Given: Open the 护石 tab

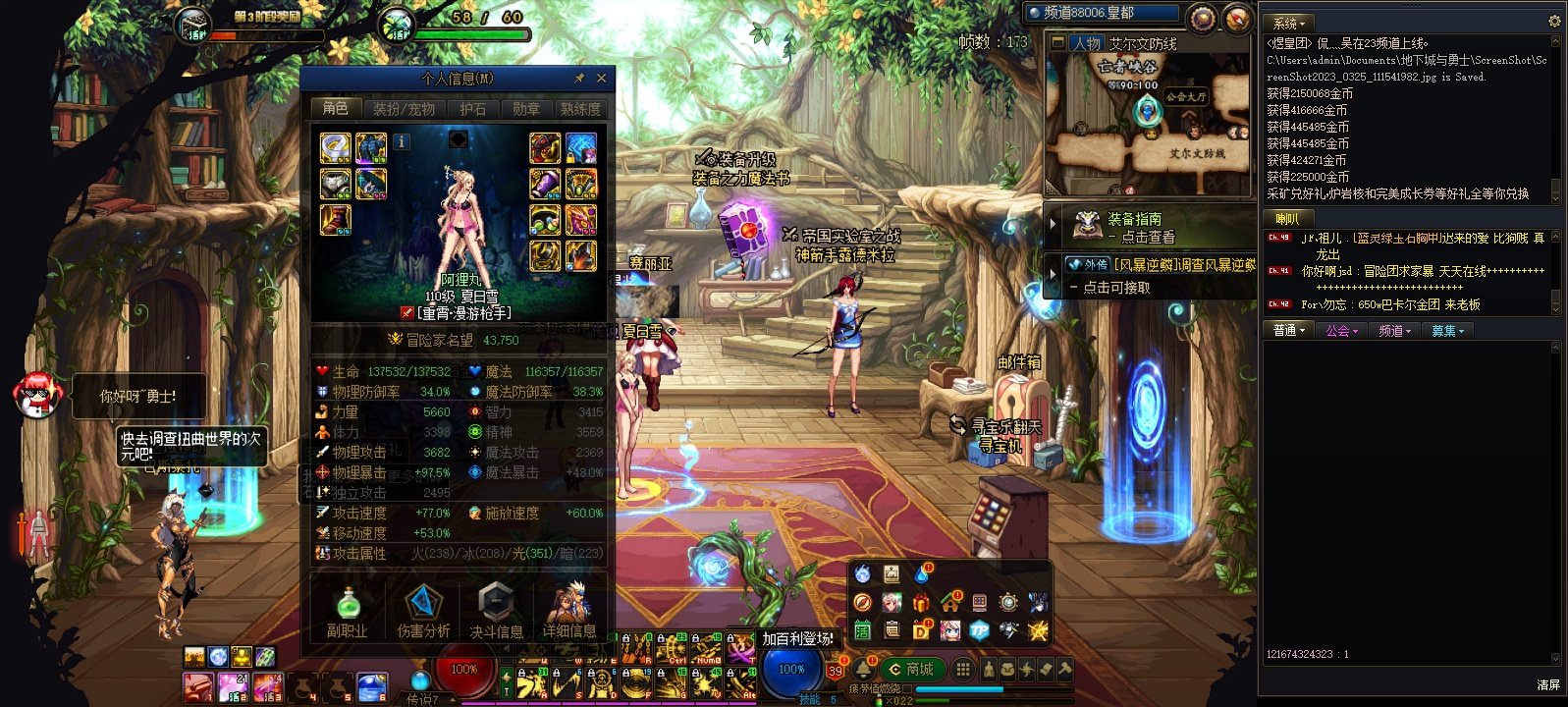Looking at the screenshot, I should click(x=473, y=108).
